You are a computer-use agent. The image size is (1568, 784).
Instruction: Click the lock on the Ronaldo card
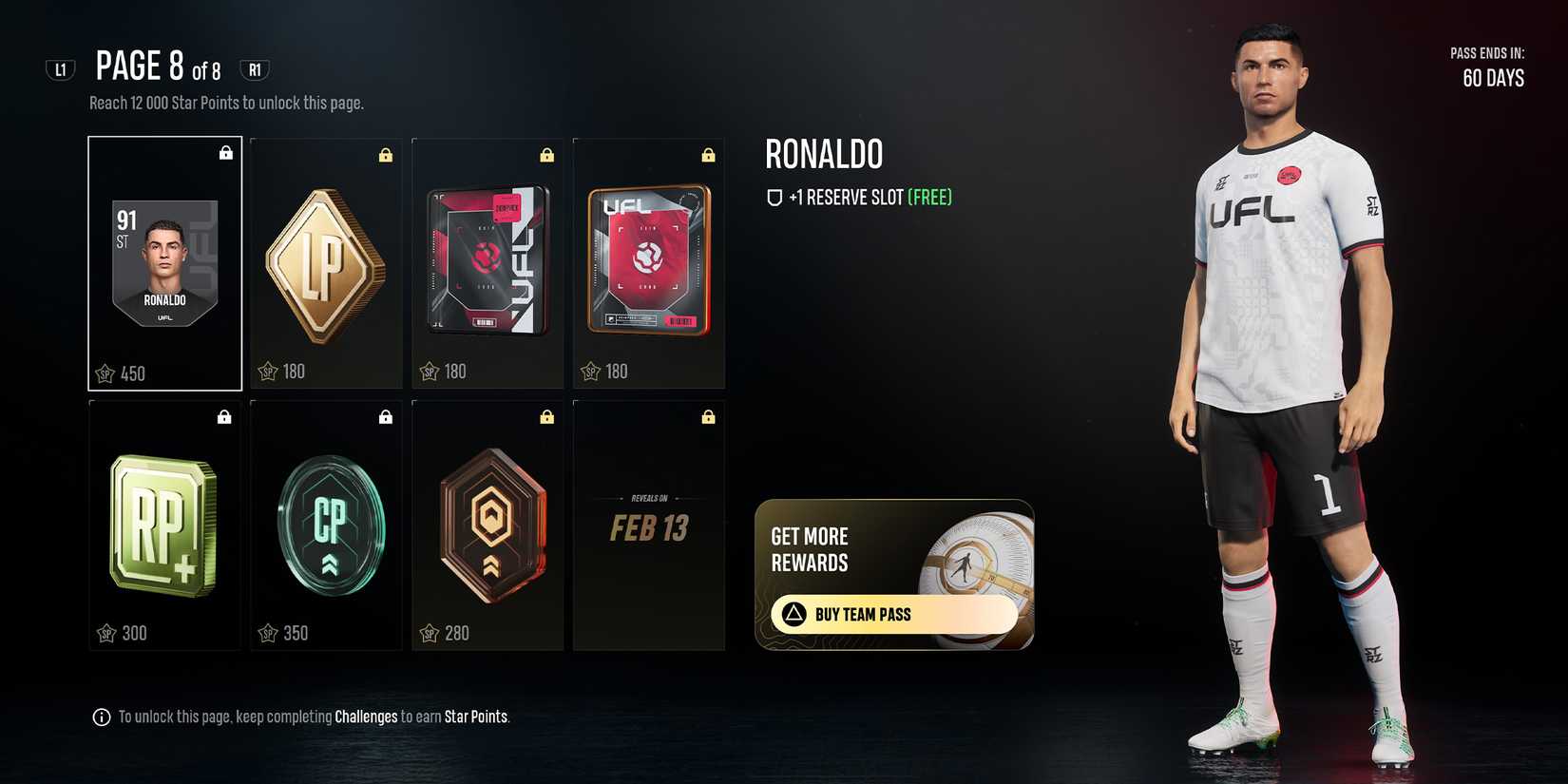(x=226, y=152)
